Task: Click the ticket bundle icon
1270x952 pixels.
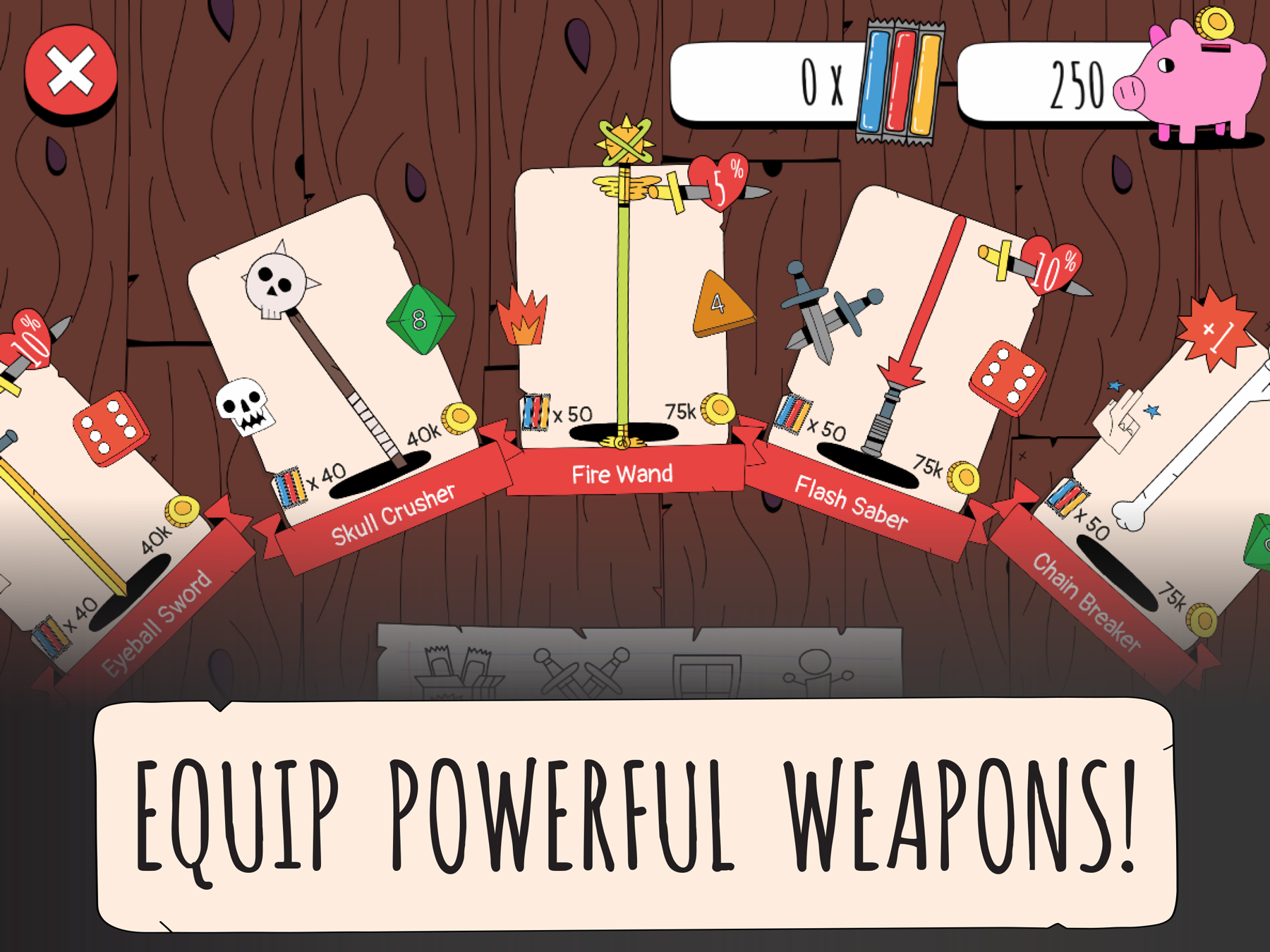Action: click(900, 81)
